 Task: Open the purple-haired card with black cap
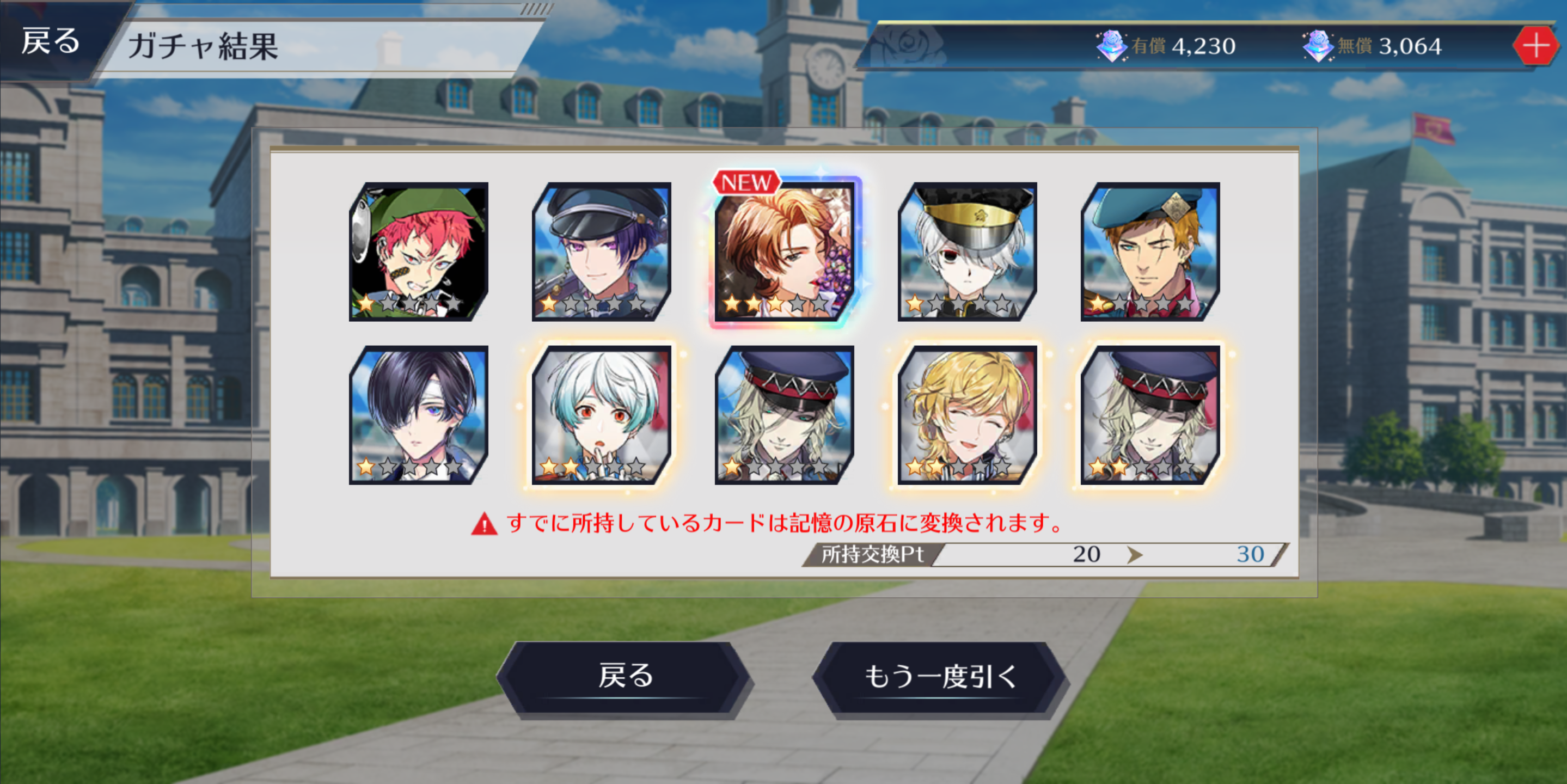pos(601,252)
